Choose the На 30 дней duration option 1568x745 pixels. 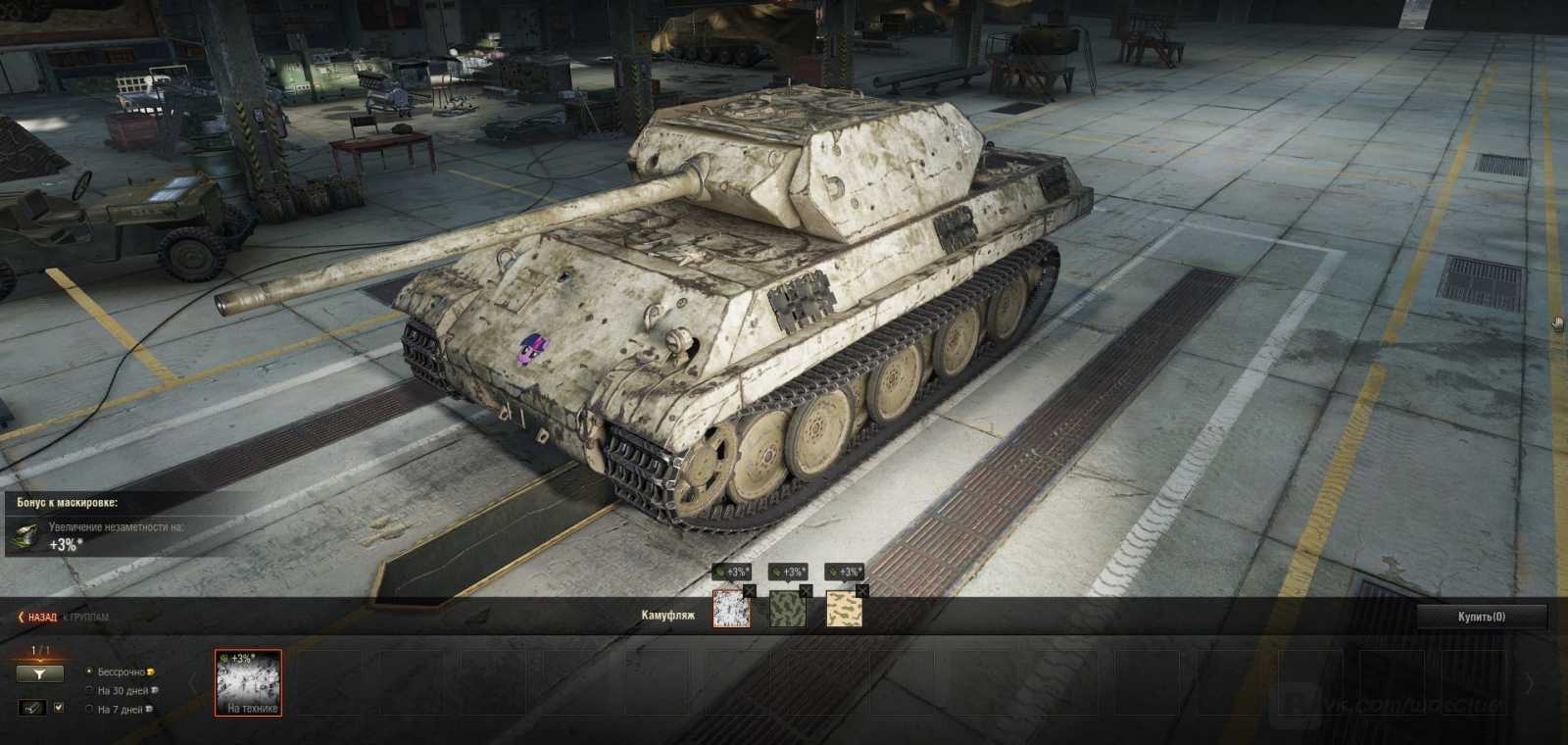coord(90,690)
